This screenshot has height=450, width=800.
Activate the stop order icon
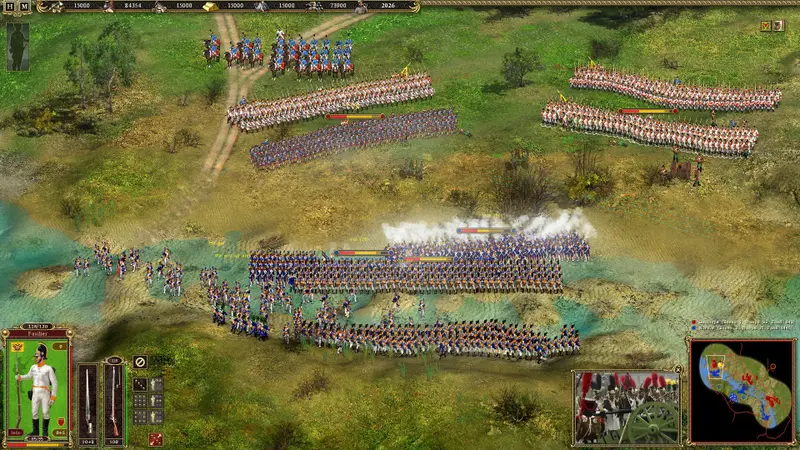tap(140, 362)
